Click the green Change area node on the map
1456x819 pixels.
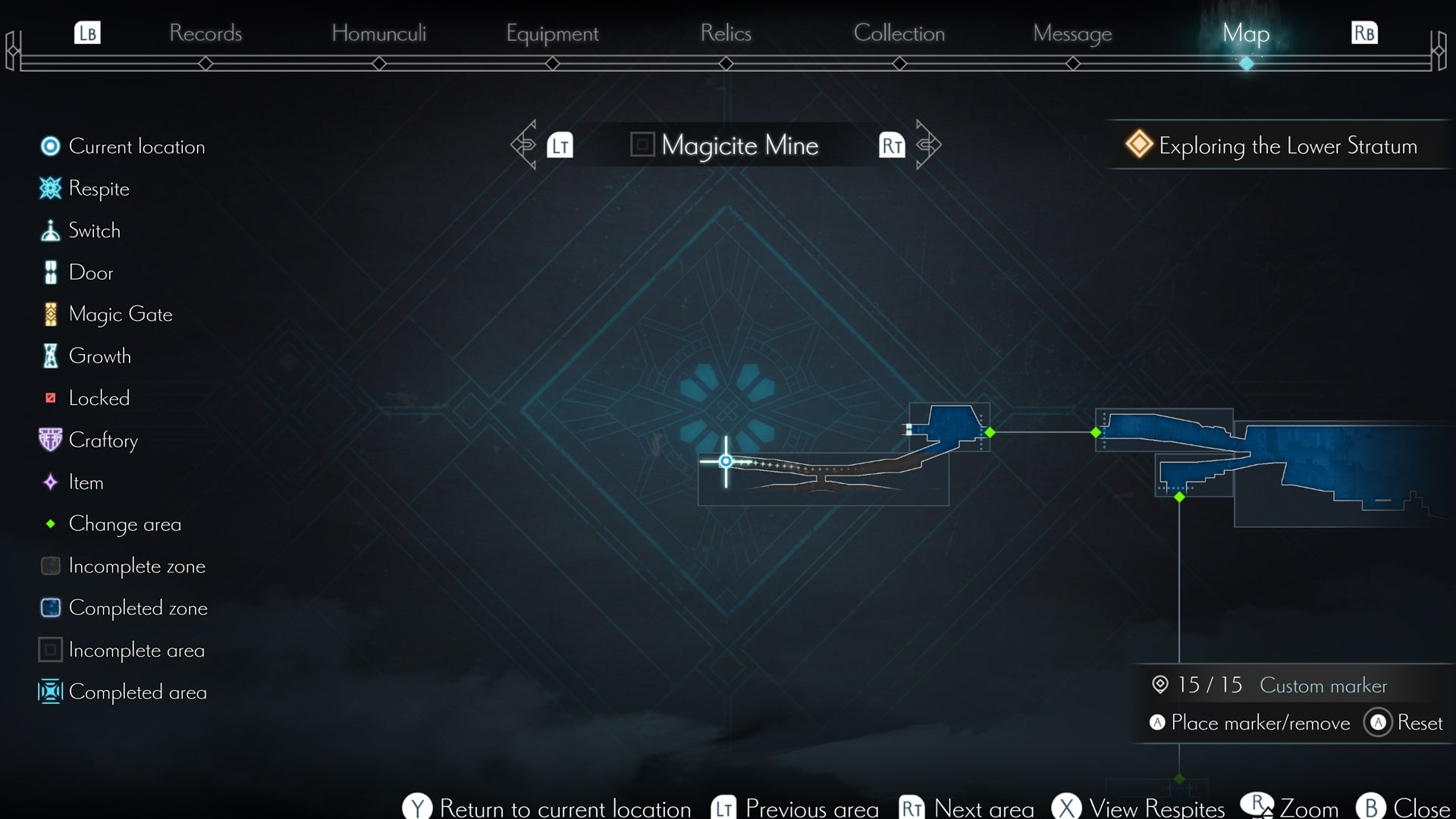[x=990, y=432]
